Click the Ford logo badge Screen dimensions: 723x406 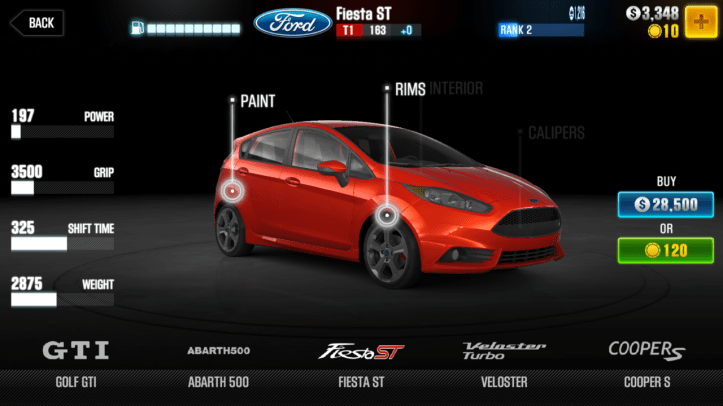(293, 23)
